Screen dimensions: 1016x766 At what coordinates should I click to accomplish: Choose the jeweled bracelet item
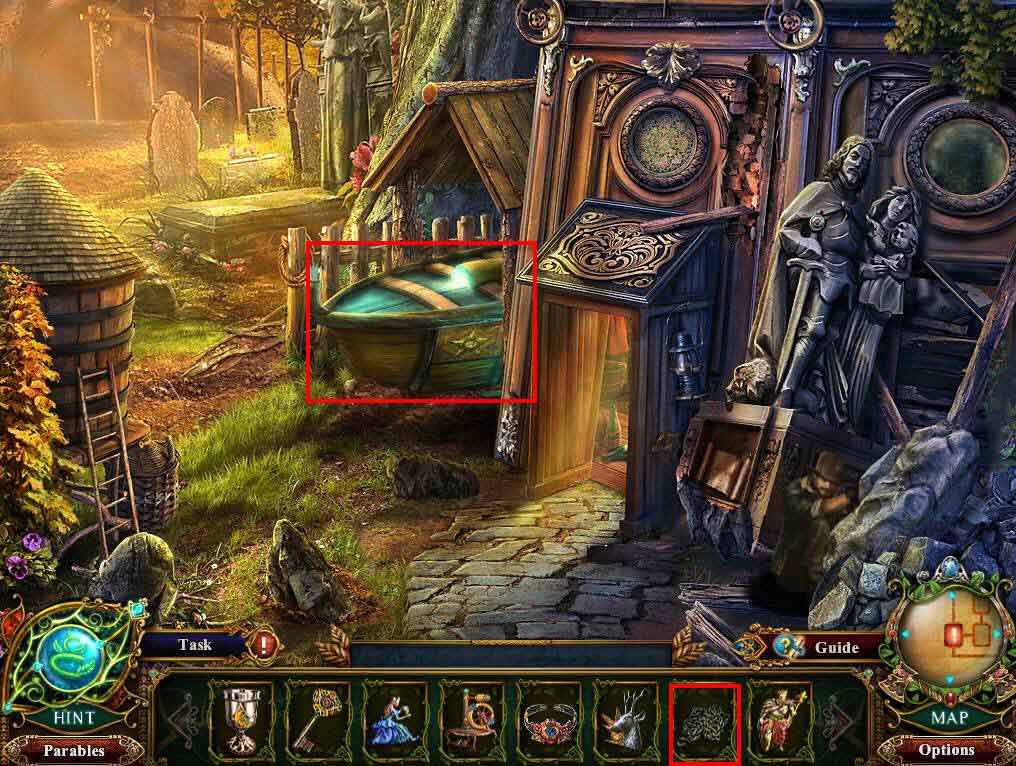[549, 720]
